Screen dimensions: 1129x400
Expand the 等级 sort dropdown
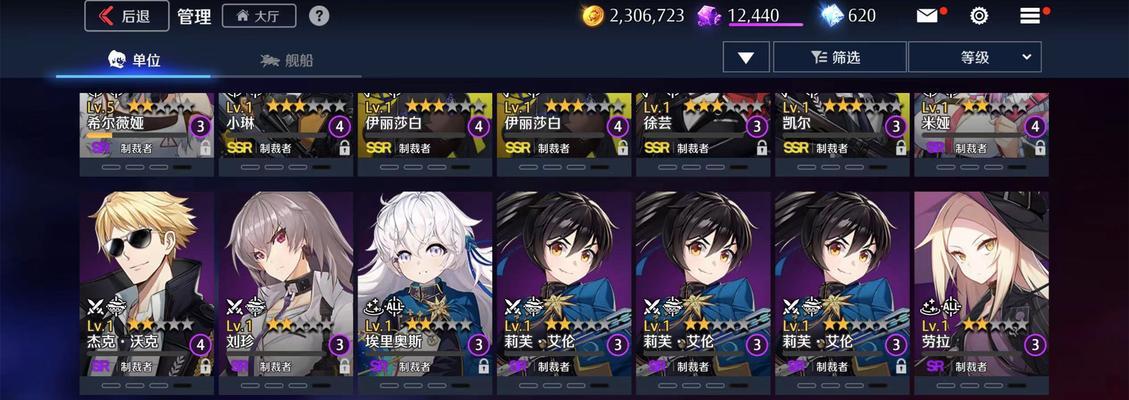pyautogui.click(x=974, y=57)
